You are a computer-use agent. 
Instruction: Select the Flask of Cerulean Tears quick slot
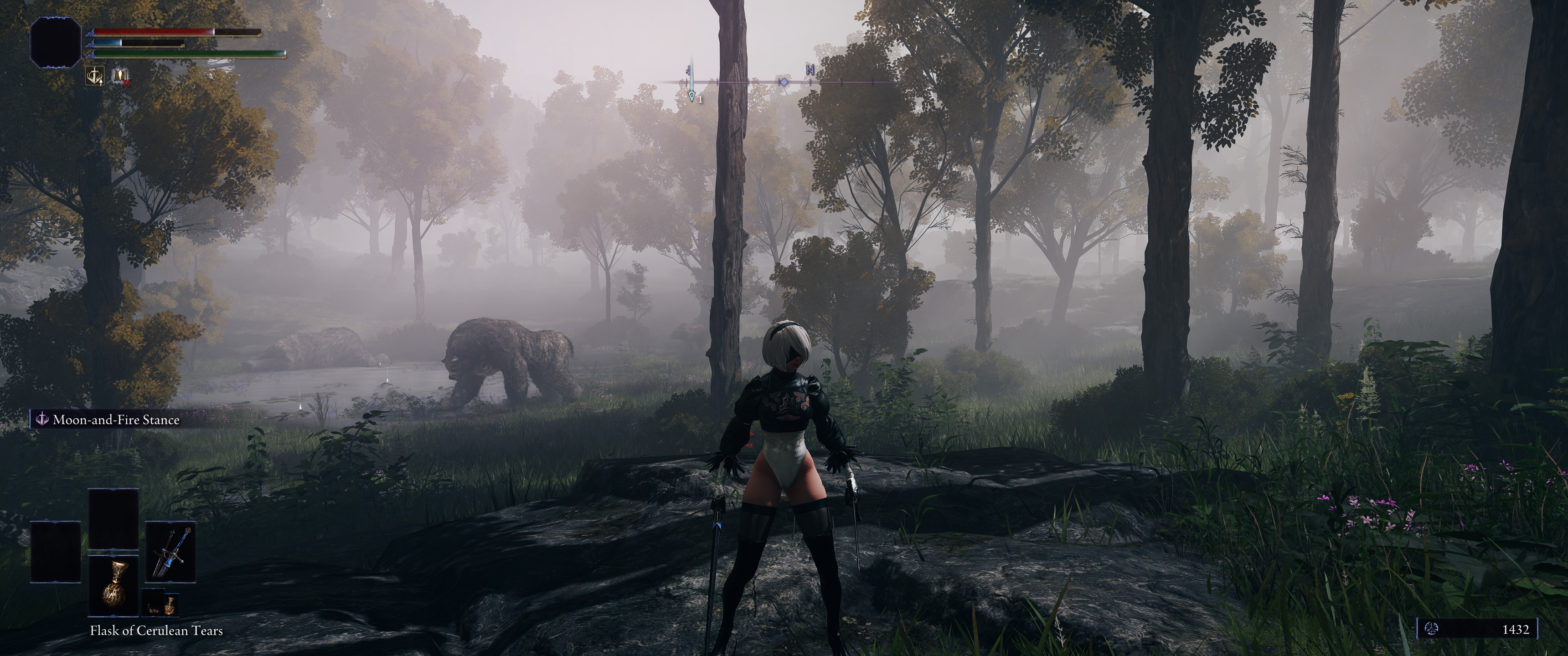113,587
